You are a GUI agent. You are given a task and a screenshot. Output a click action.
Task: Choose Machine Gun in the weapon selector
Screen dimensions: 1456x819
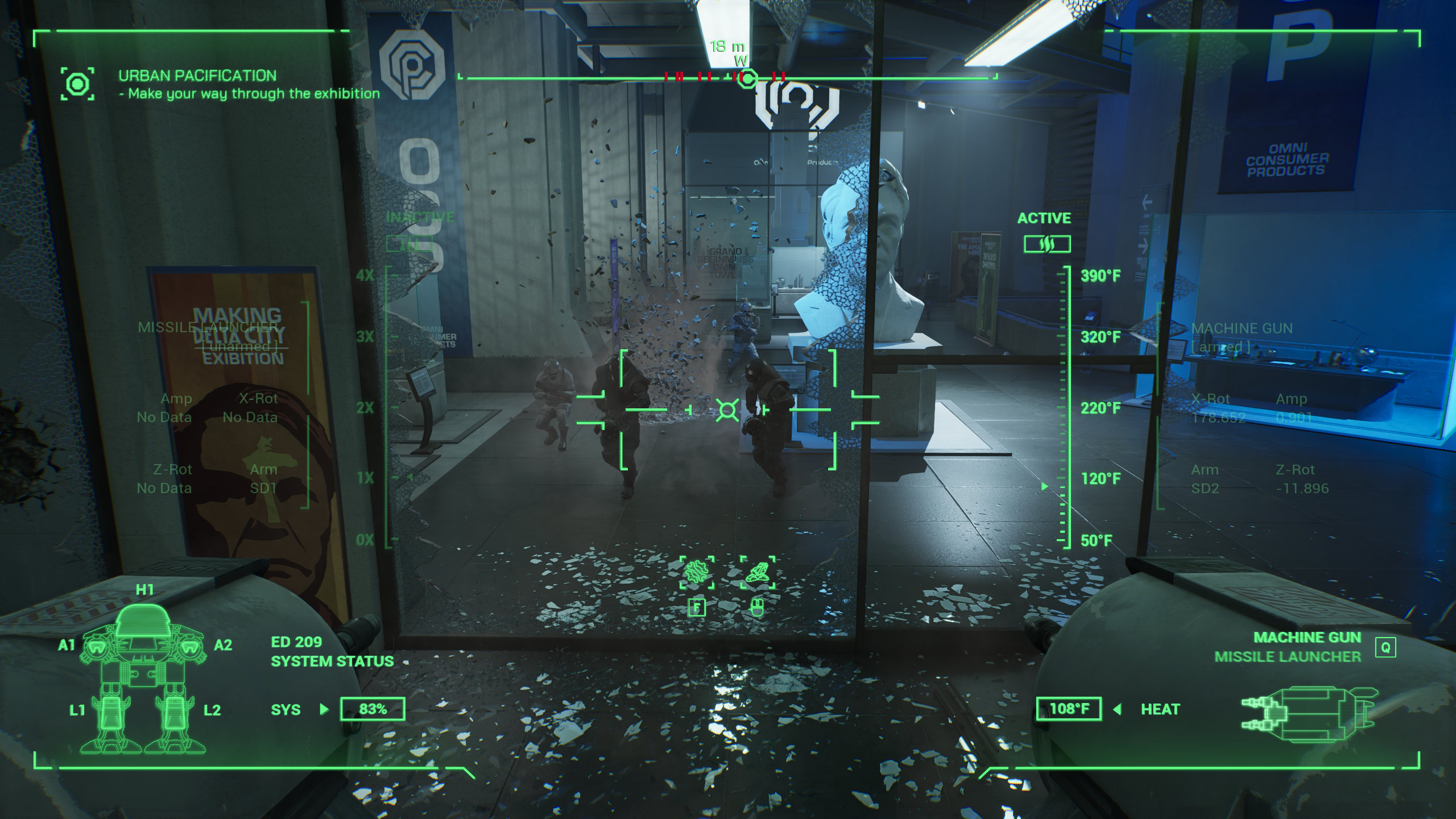(x=1307, y=638)
